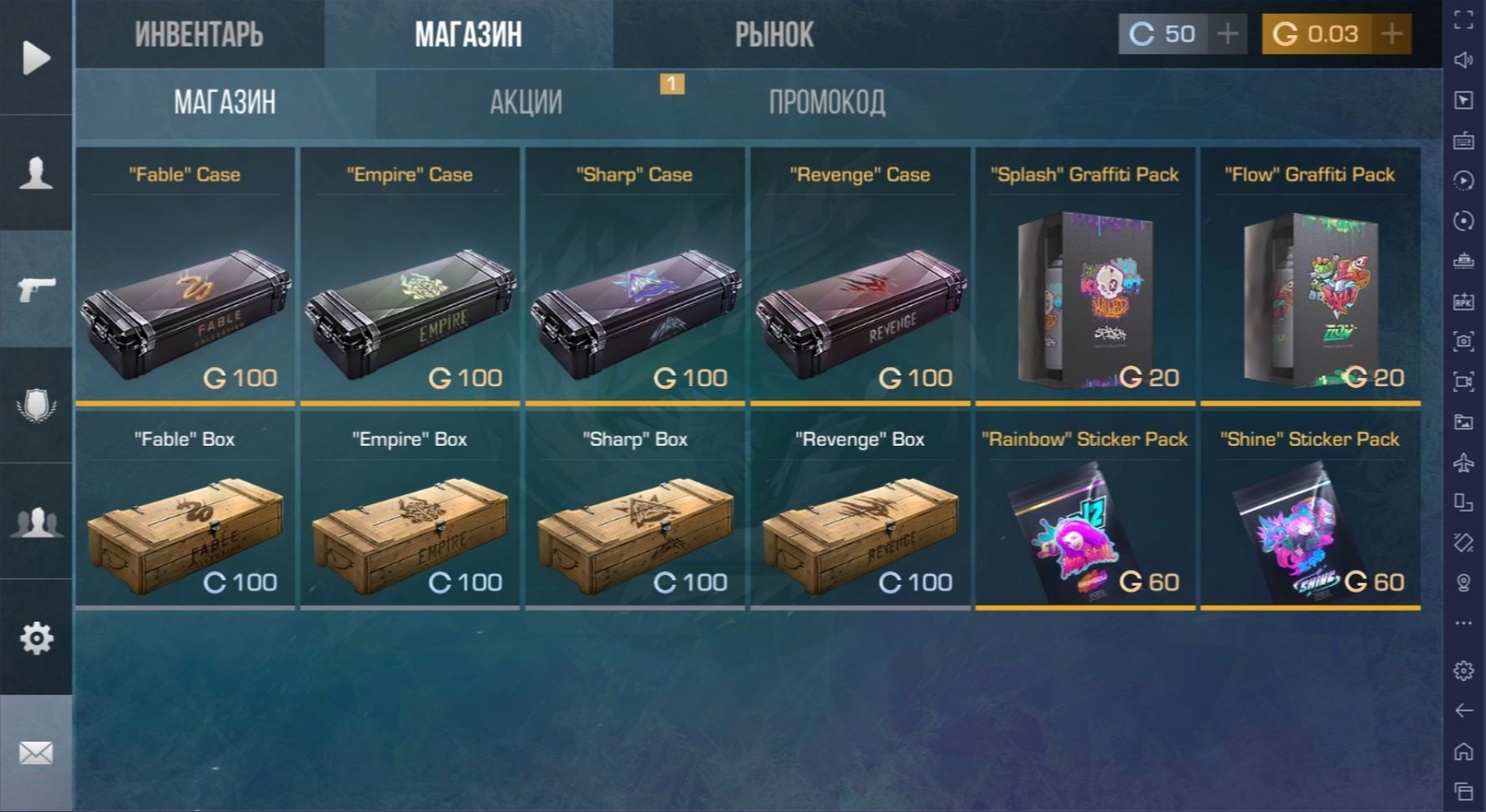Open the "Flow" Graffiti Pack offer

click(x=1310, y=277)
